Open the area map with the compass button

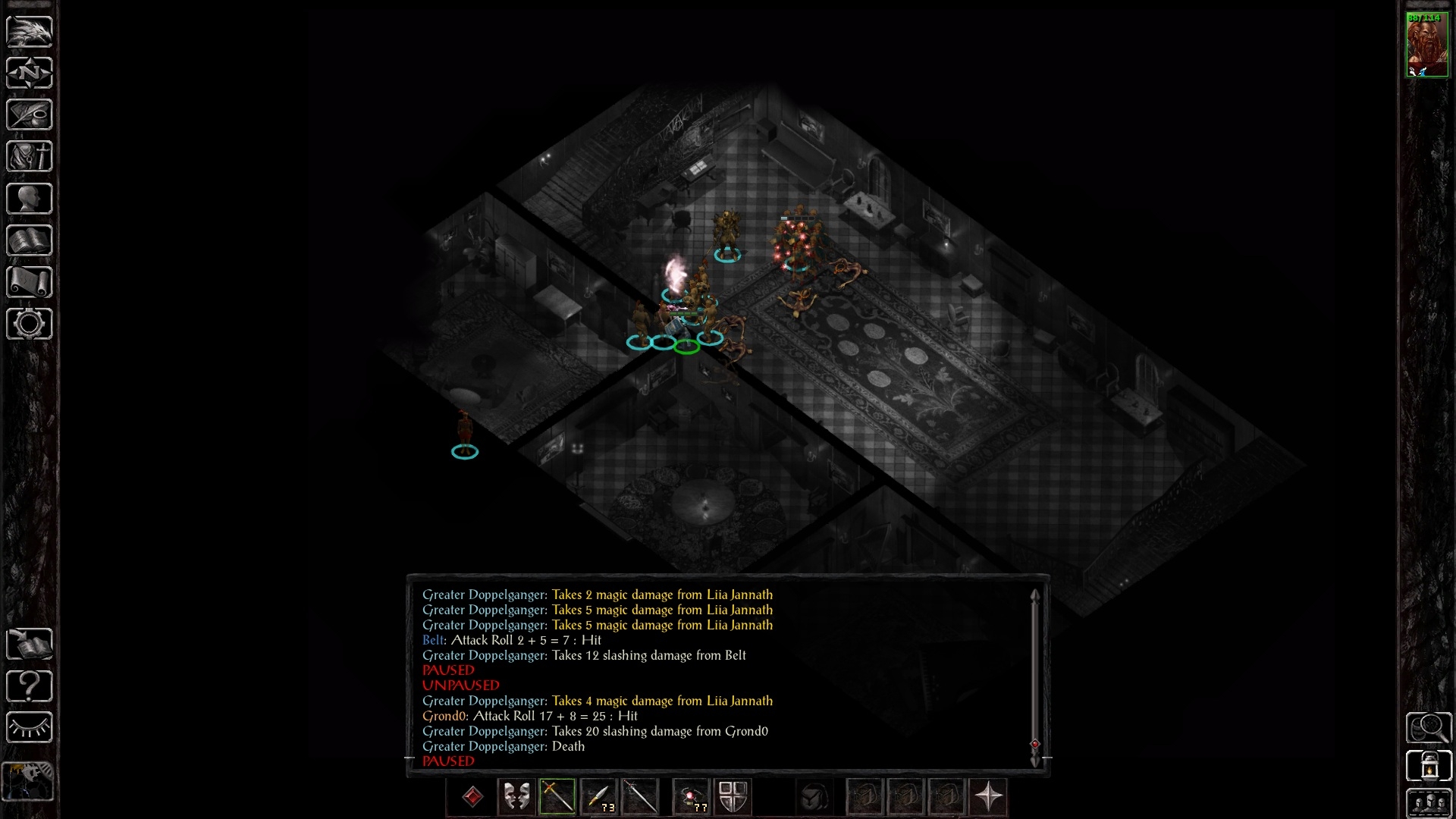pos(30,73)
